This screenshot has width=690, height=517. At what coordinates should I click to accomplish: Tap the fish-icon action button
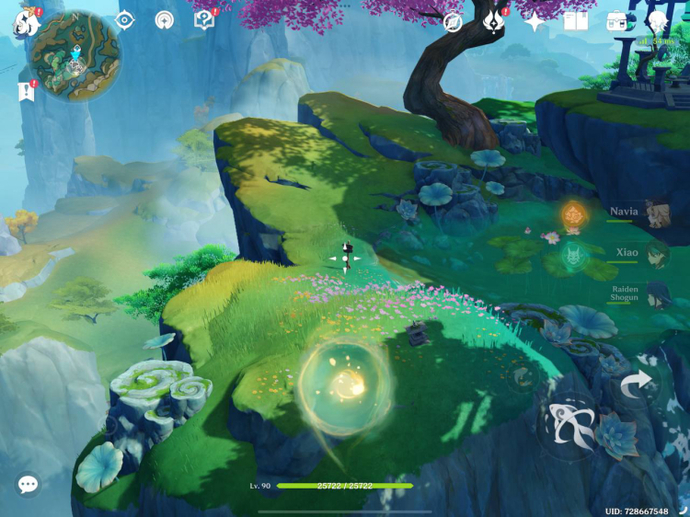569,427
